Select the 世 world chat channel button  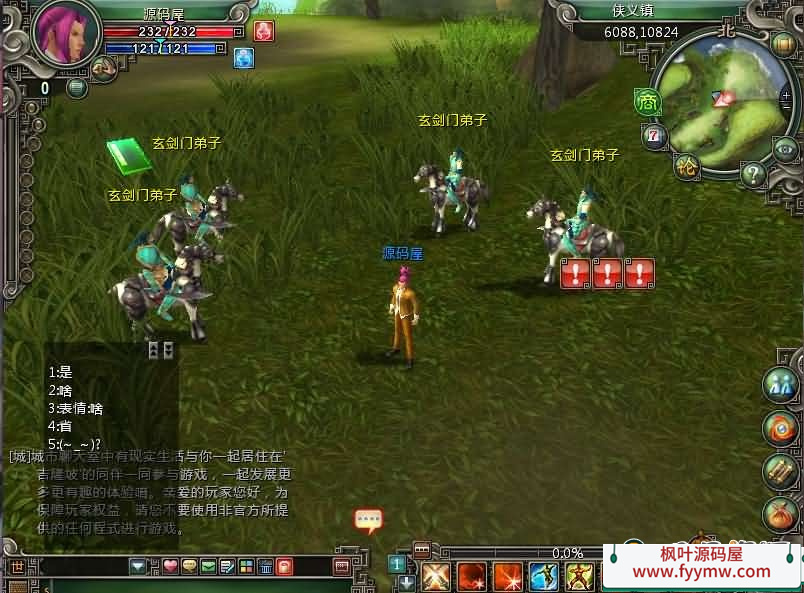(19, 567)
